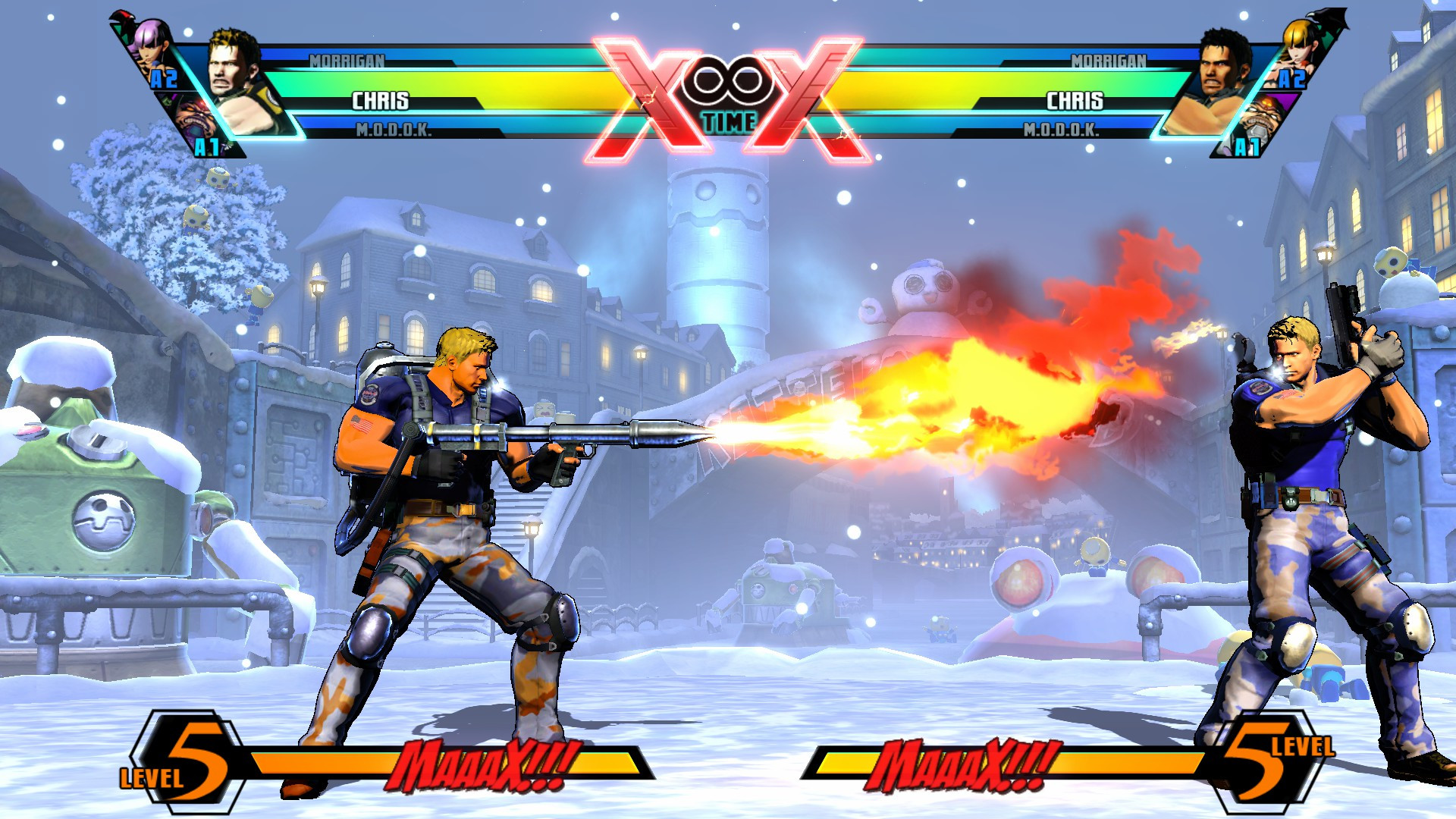
Task: Select the infinity timer symbol at top center
Action: [x=730, y=80]
